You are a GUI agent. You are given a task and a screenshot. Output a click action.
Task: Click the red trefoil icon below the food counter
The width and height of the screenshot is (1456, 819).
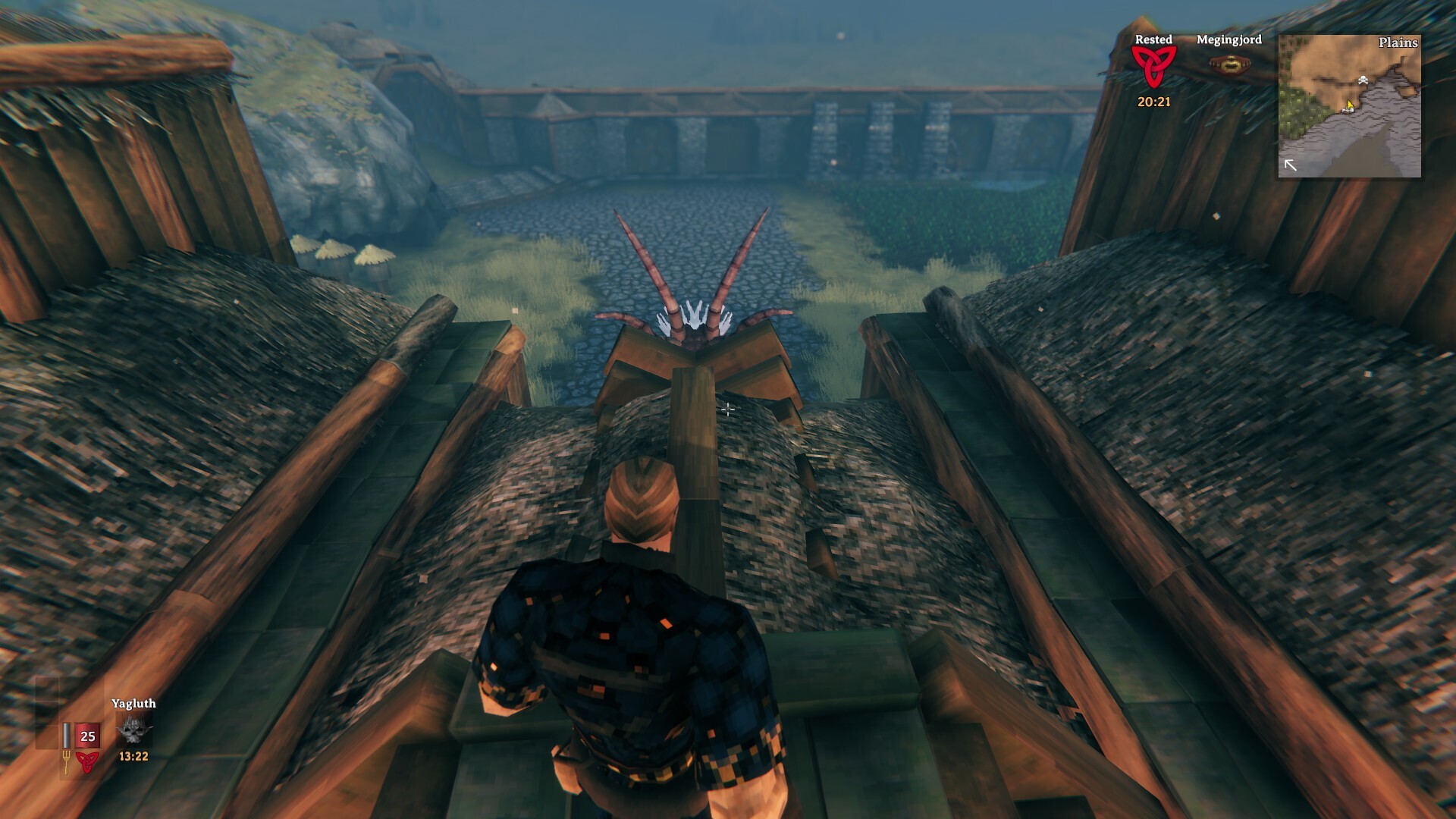pyautogui.click(x=87, y=763)
